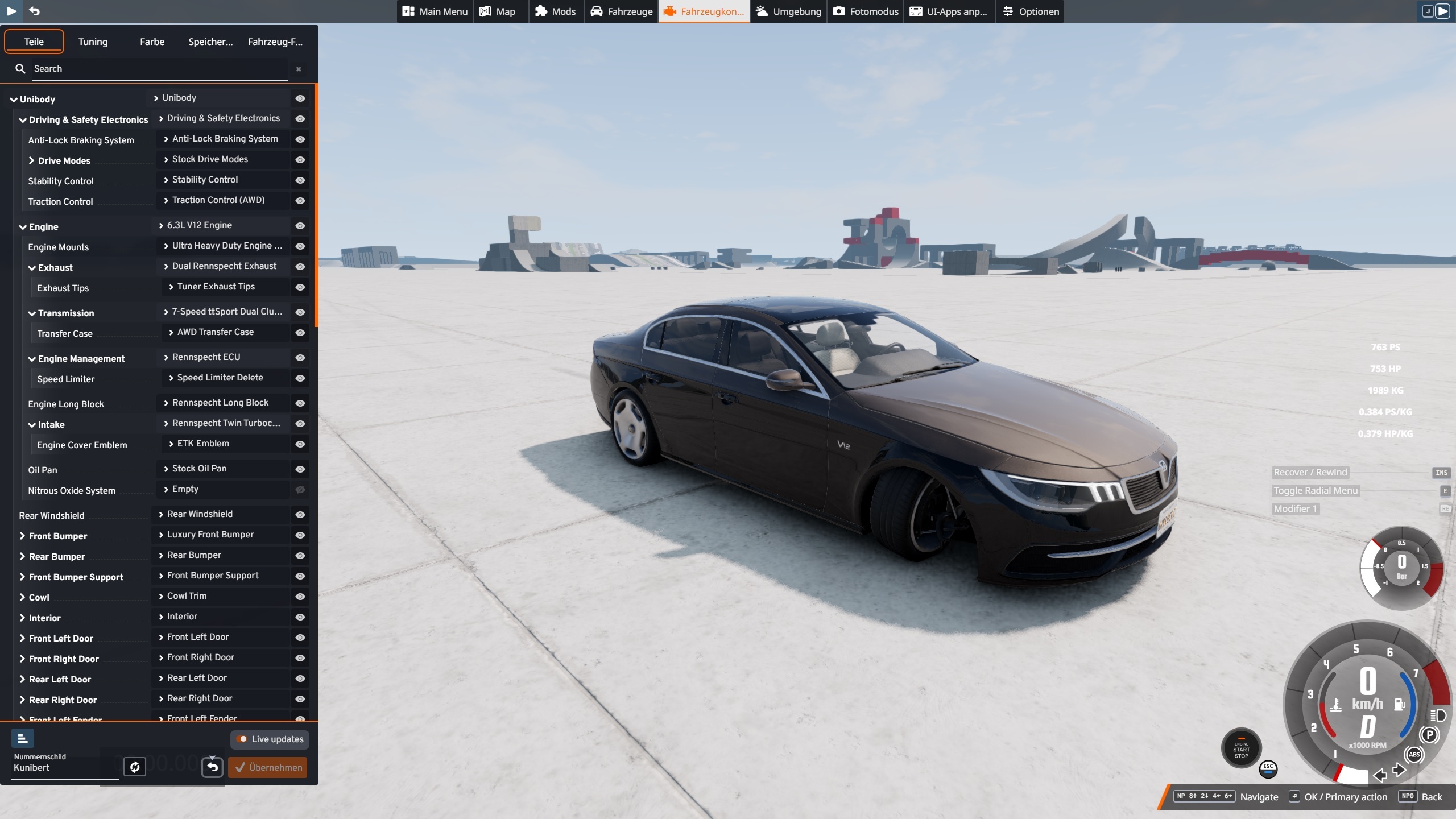
Task: Collapse the Engine tree node
Action: tap(23, 227)
